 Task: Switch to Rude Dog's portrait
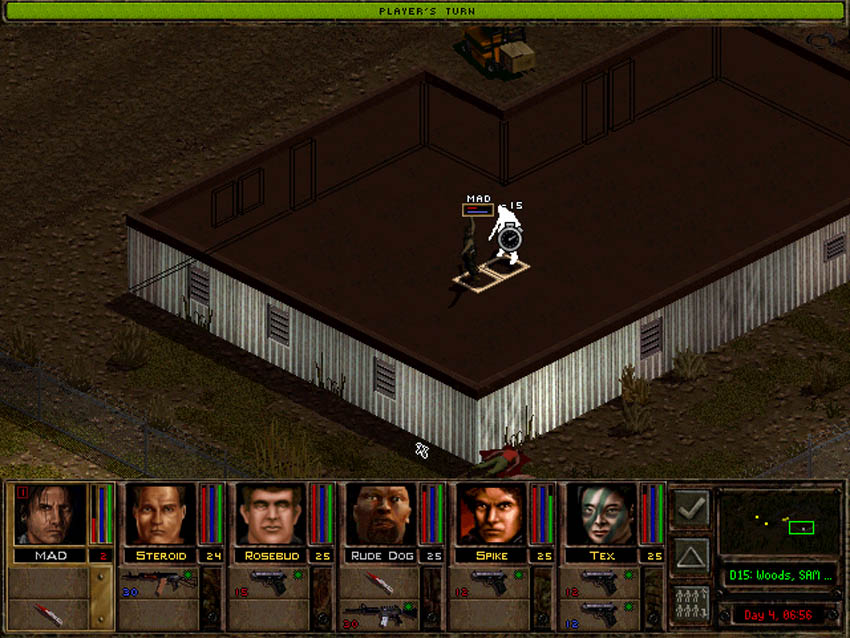[x=380, y=515]
